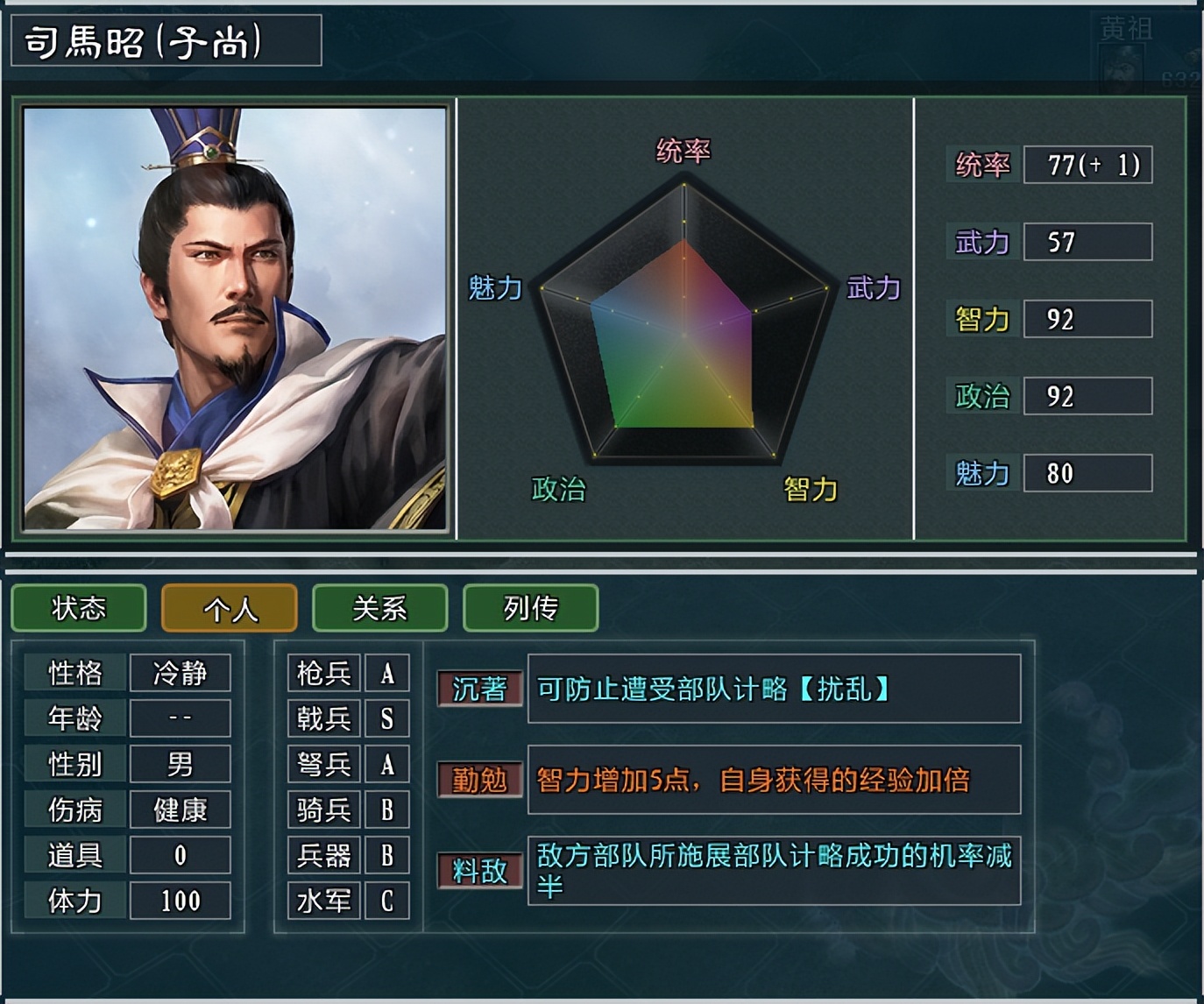
Task: Click the 统率 value 77(+1)
Action: [1087, 165]
